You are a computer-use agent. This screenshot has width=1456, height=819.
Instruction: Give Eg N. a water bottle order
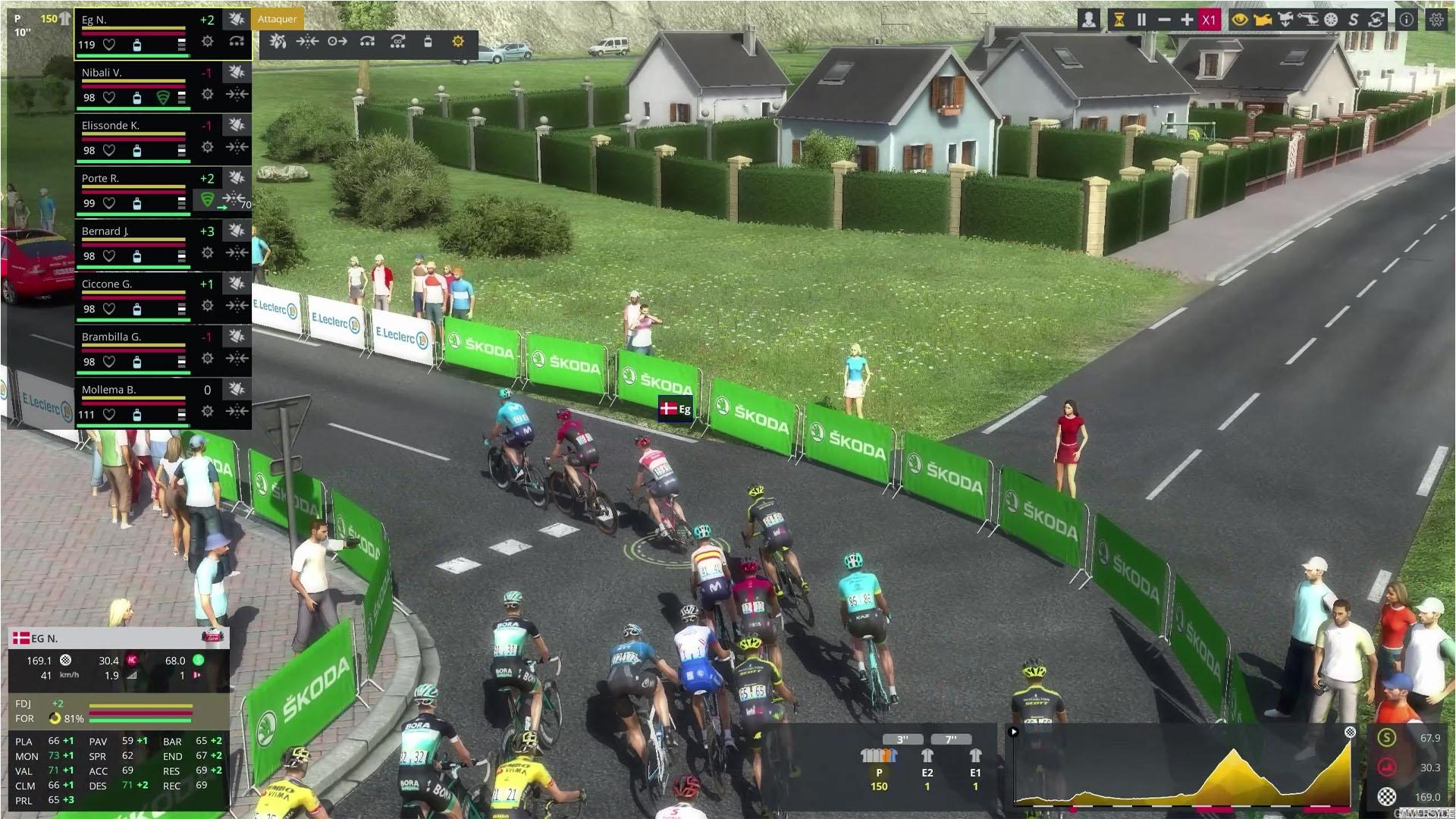(428, 42)
